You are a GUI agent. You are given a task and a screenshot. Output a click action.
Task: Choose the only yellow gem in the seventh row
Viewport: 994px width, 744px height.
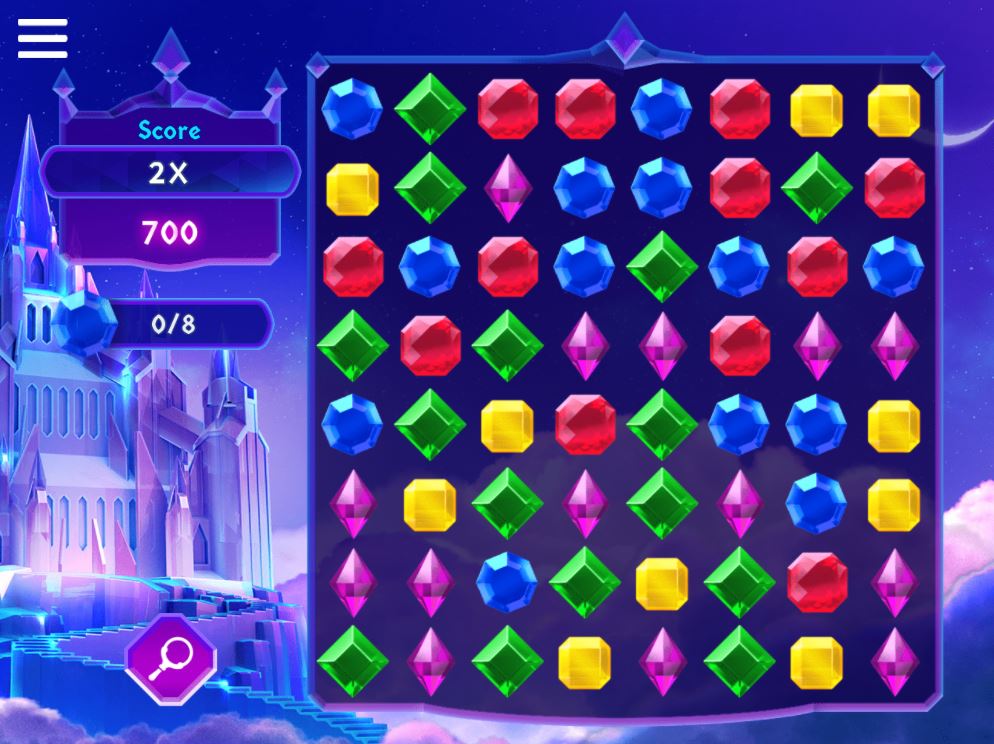coord(662,583)
